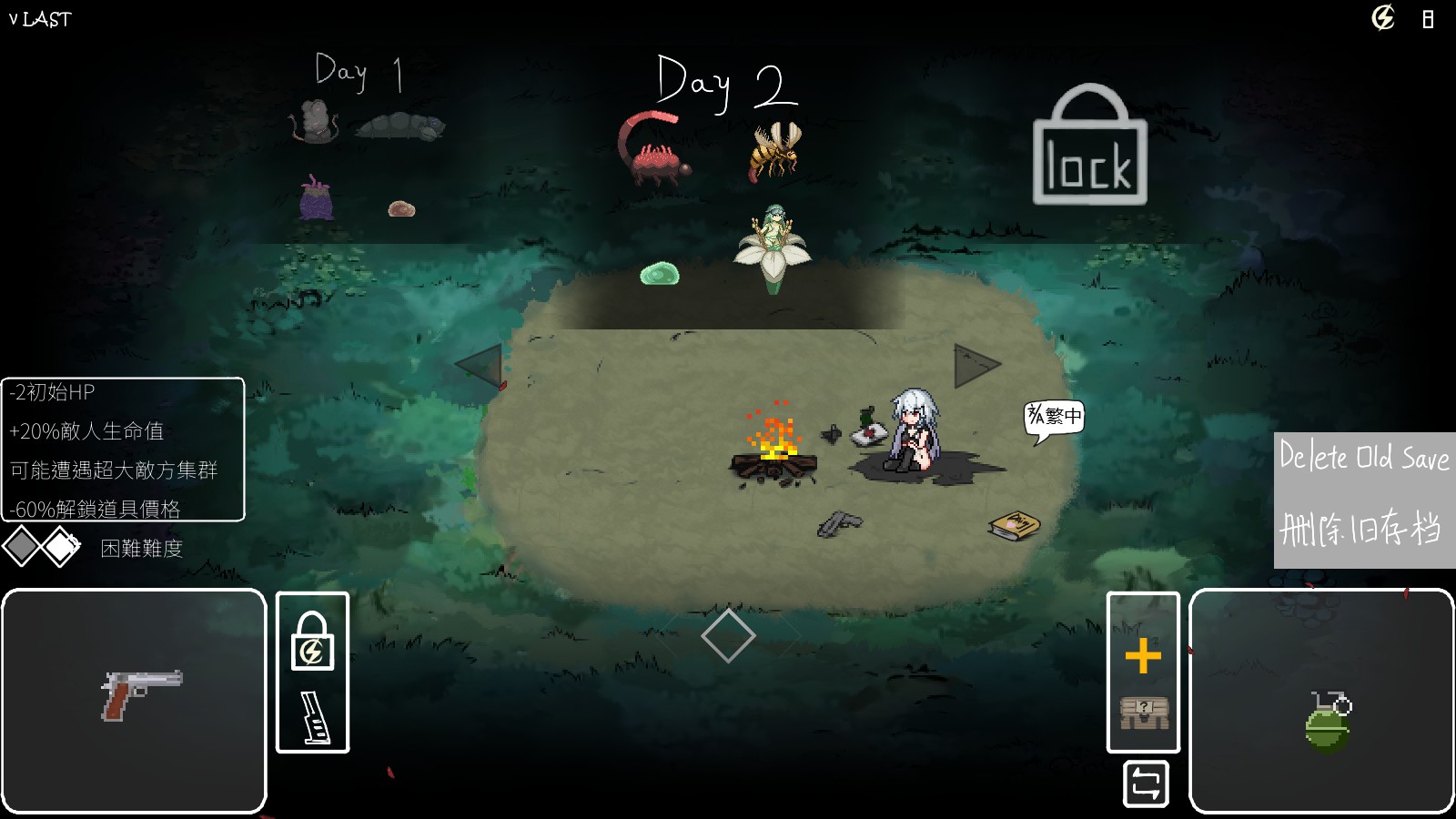The width and height of the screenshot is (1456, 819).
Task: Open the language selection speech bubble
Action: (x=1055, y=418)
